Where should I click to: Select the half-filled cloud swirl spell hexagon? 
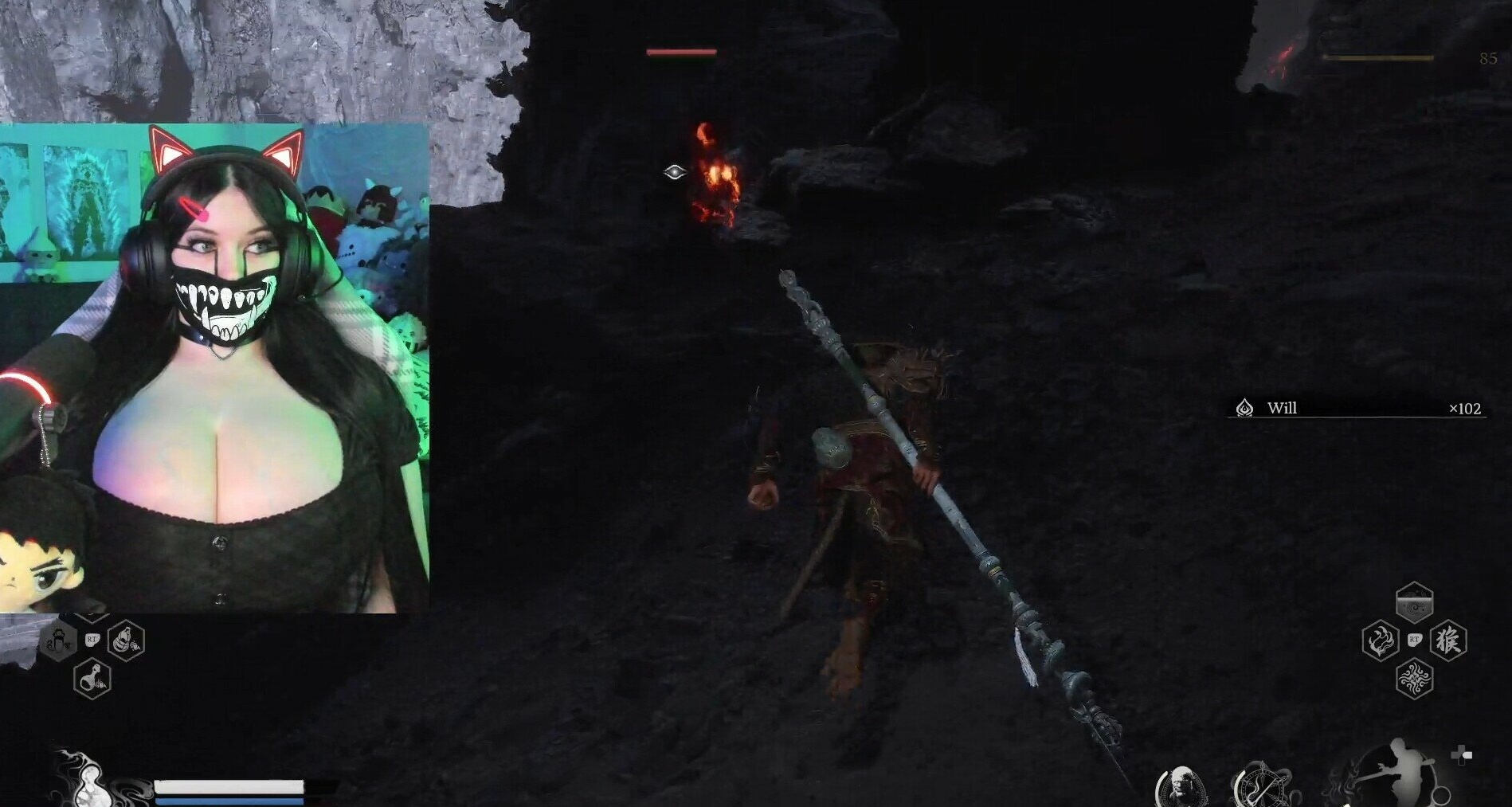coord(1414,603)
